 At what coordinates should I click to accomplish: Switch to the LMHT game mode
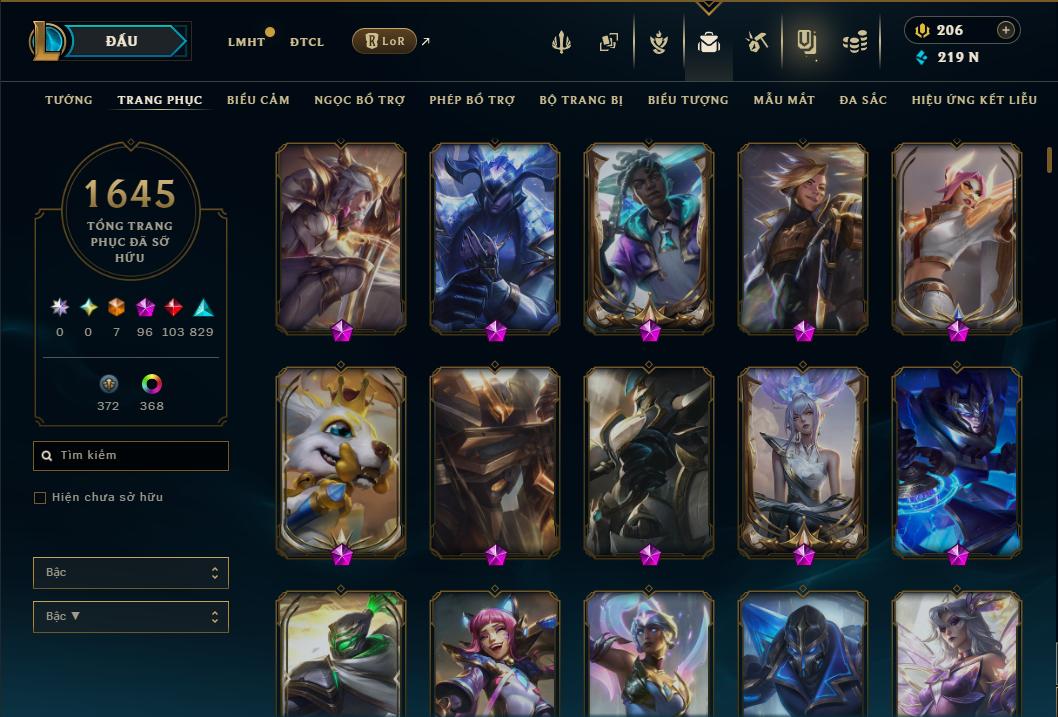pyautogui.click(x=246, y=42)
